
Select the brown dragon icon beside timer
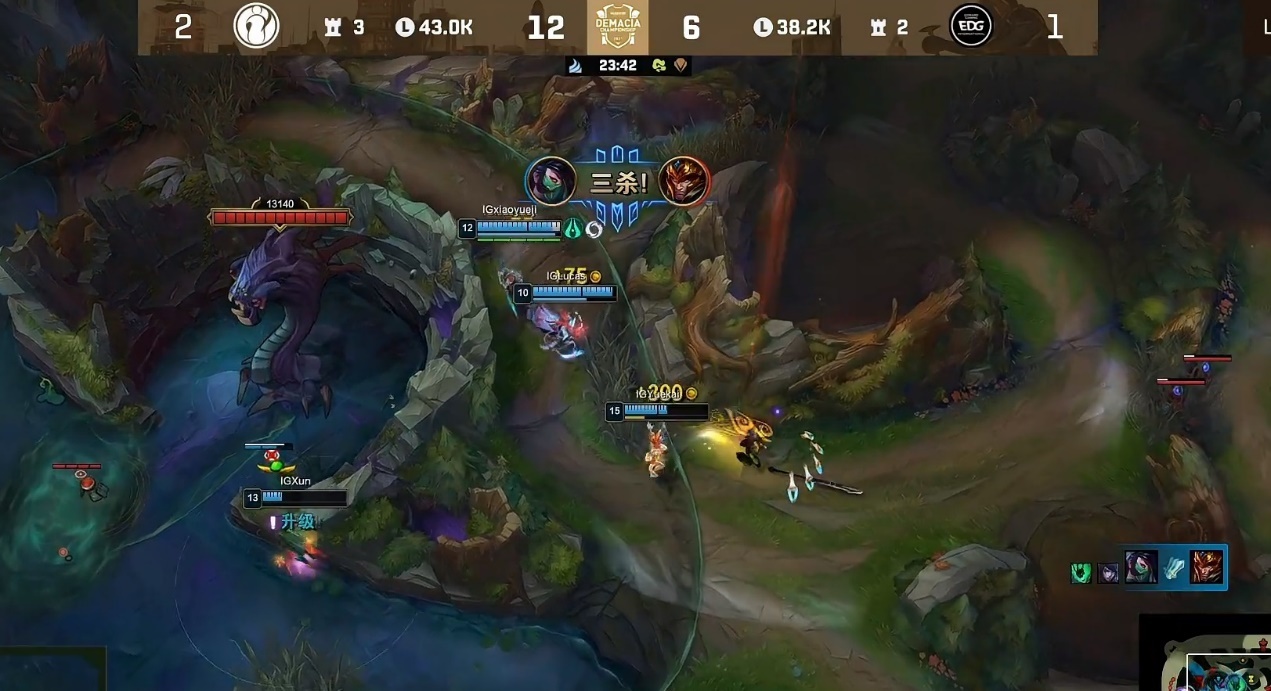click(x=681, y=66)
